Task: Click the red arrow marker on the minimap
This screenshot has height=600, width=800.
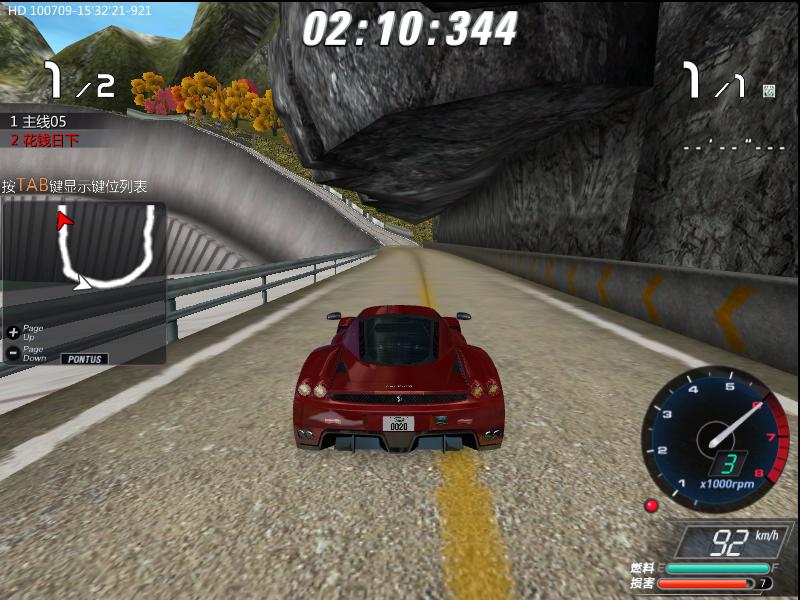Action: (x=64, y=219)
